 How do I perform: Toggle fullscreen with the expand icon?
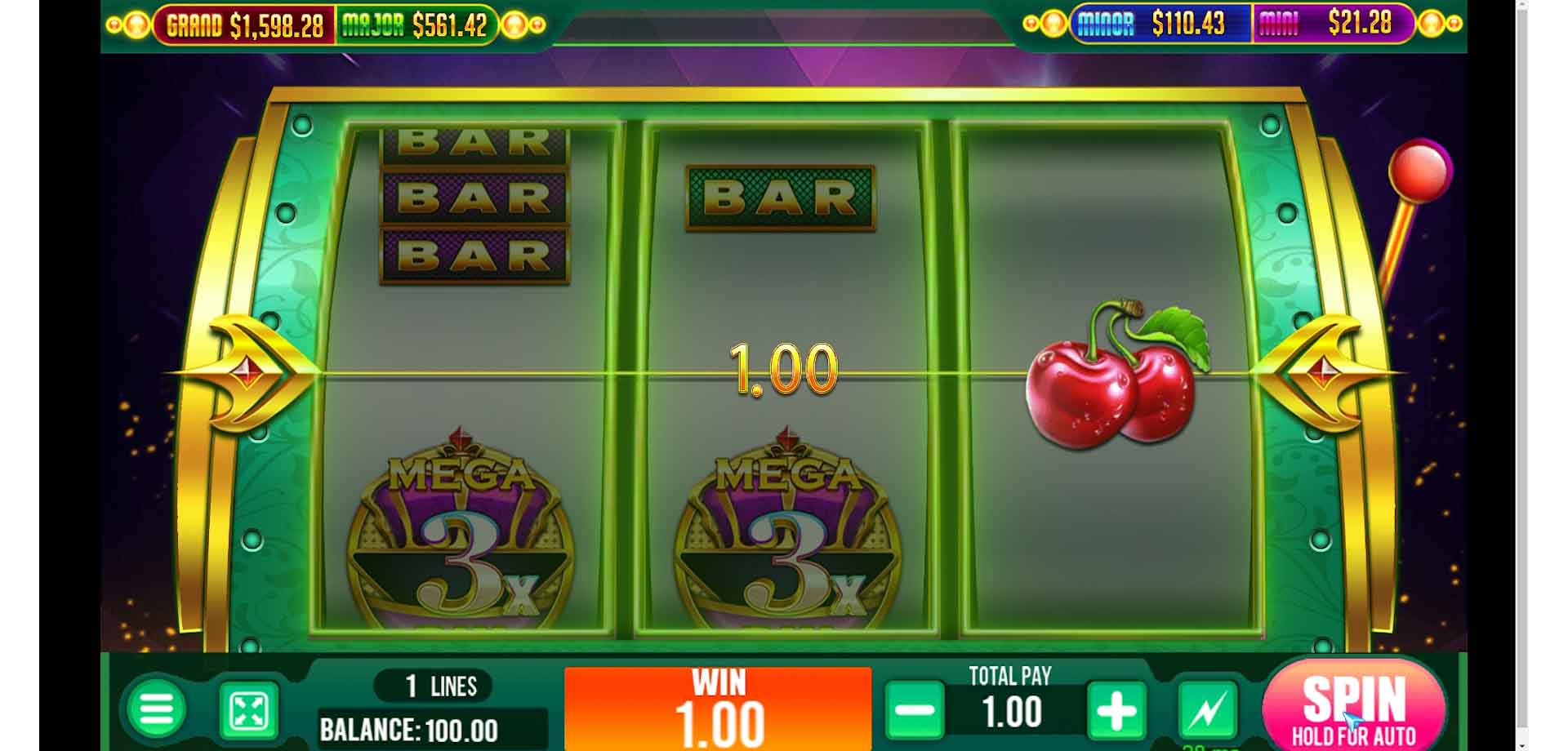249,711
